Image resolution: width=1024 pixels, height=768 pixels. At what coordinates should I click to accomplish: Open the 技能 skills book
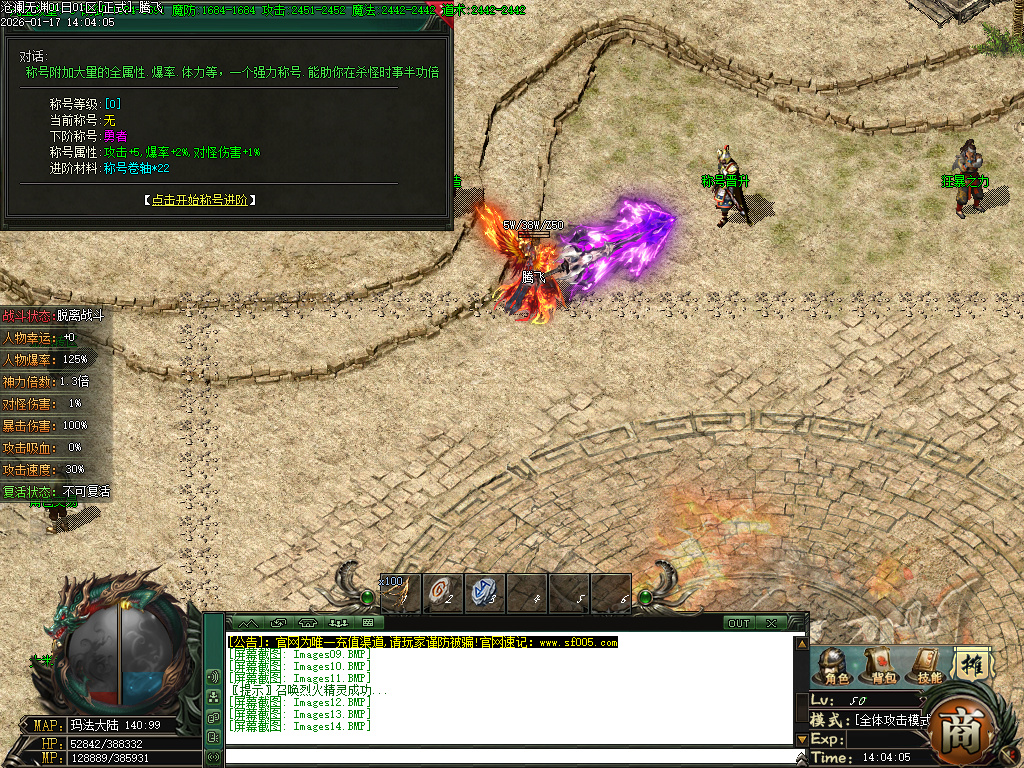click(929, 667)
